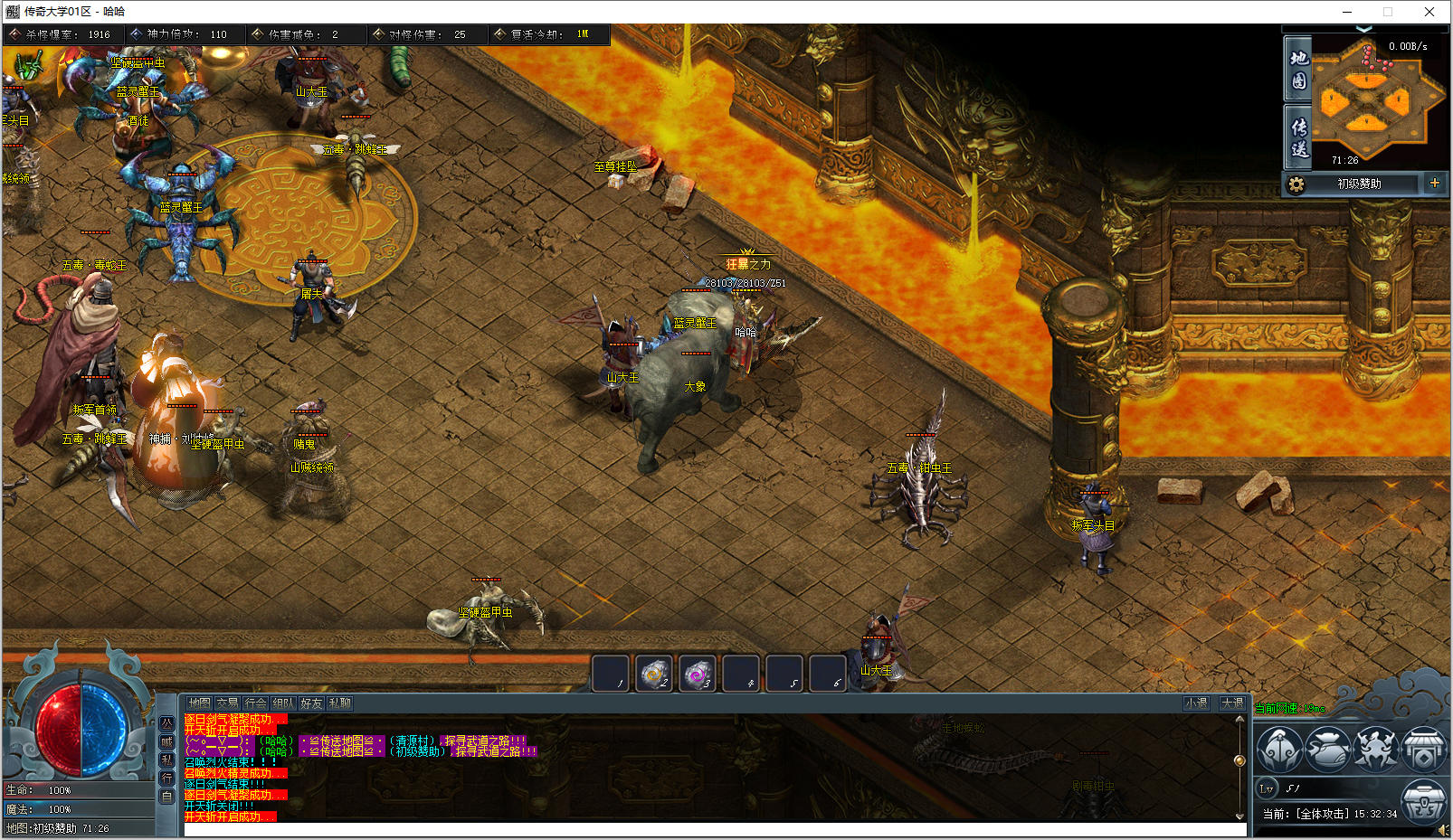The height and width of the screenshot is (840, 1453).
Task: Open the bag pouch inventory icon
Action: (x=1327, y=748)
